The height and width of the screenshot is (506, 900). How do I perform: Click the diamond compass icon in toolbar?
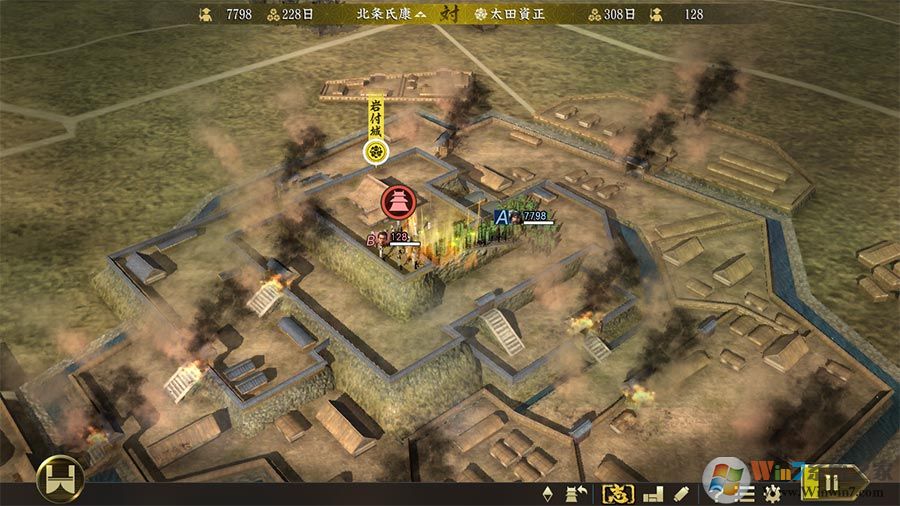547,493
